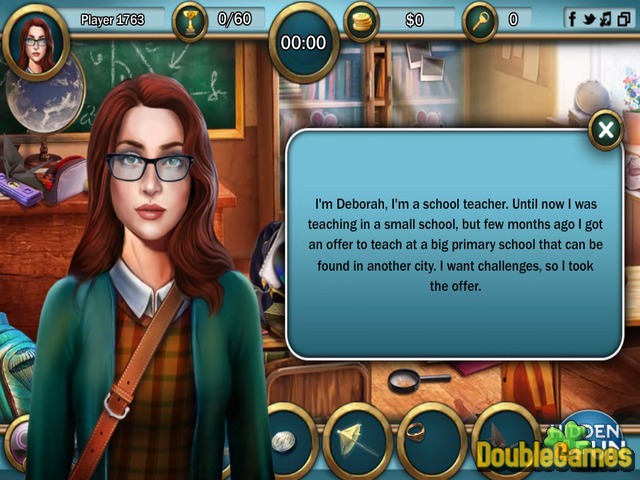
Task: Select the silver coin item slot
Action: [284, 438]
